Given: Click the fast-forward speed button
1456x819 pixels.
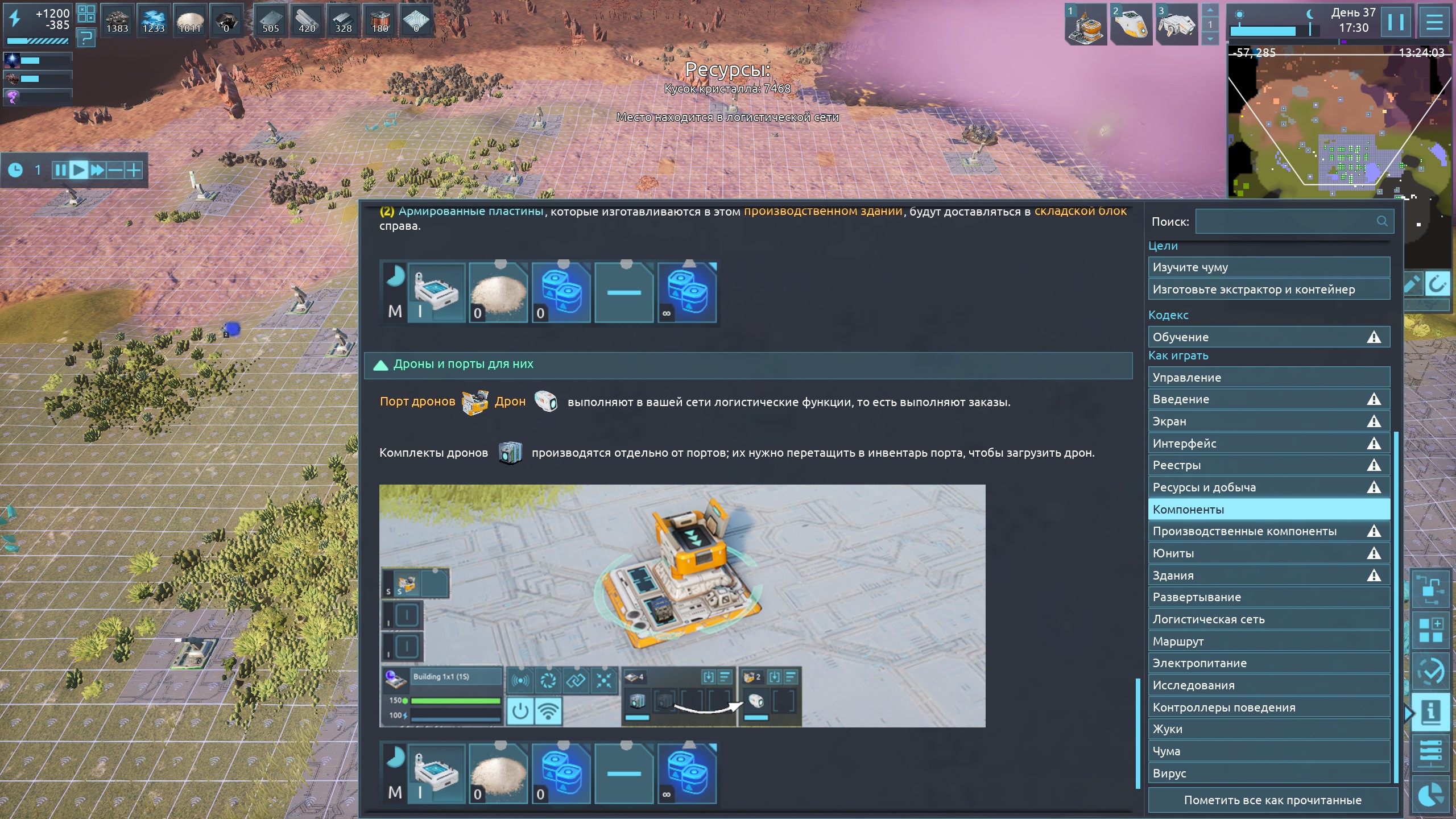Looking at the screenshot, I should 97,170.
